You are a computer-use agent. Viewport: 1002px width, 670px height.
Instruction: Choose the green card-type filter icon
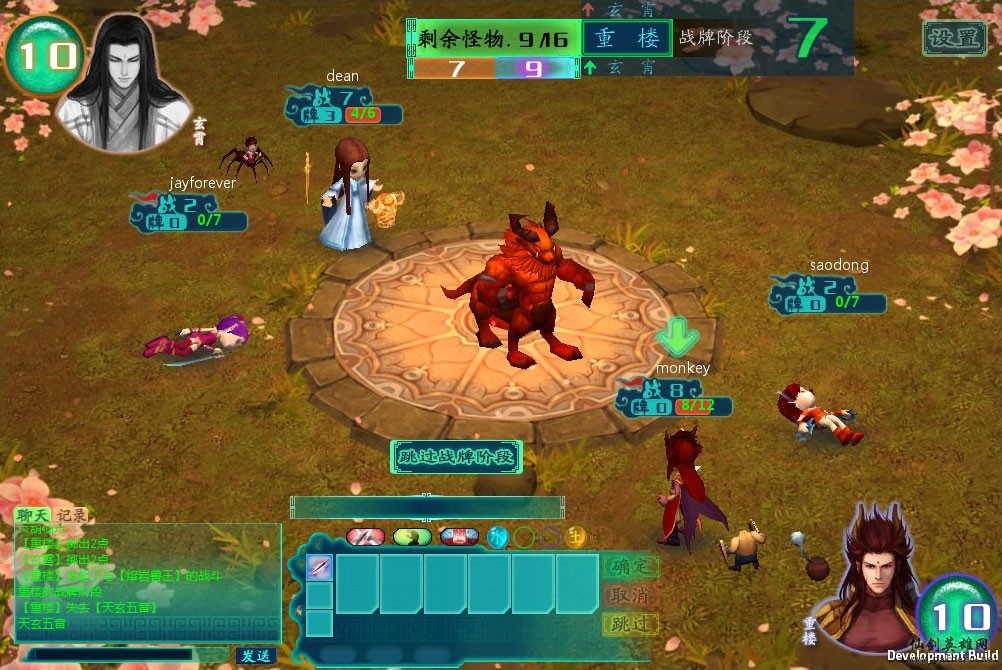tap(412, 537)
